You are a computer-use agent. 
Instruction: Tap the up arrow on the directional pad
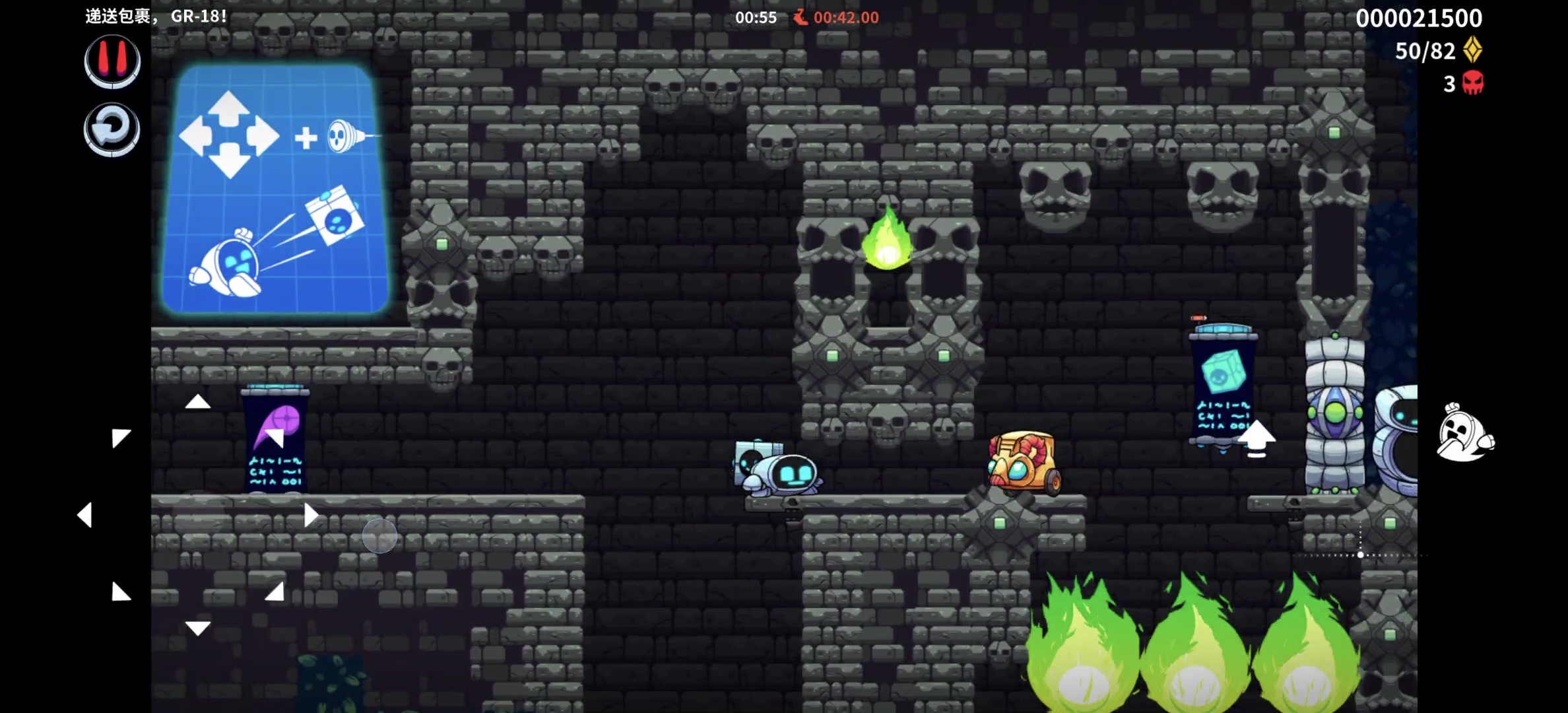coord(197,402)
